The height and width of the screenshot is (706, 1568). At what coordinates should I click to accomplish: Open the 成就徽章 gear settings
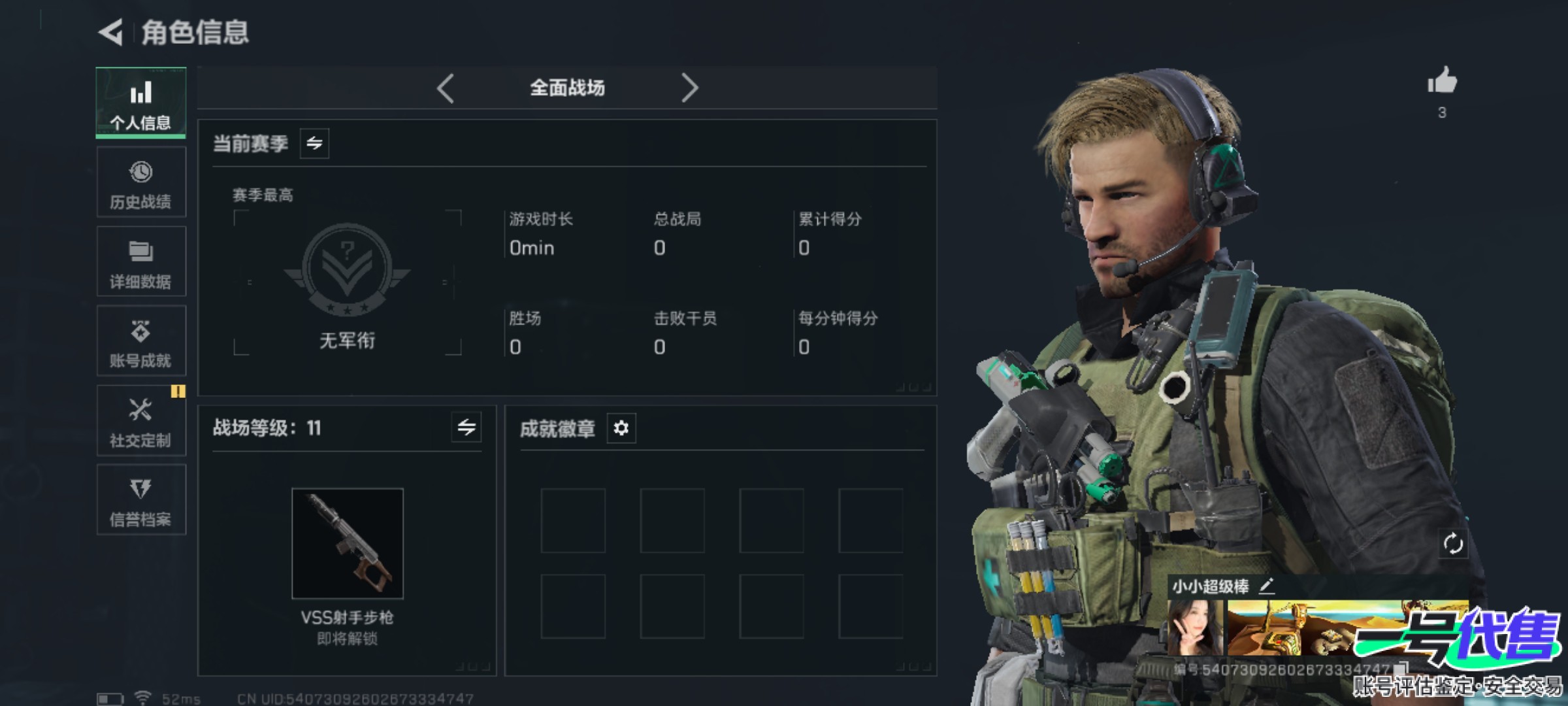click(621, 428)
